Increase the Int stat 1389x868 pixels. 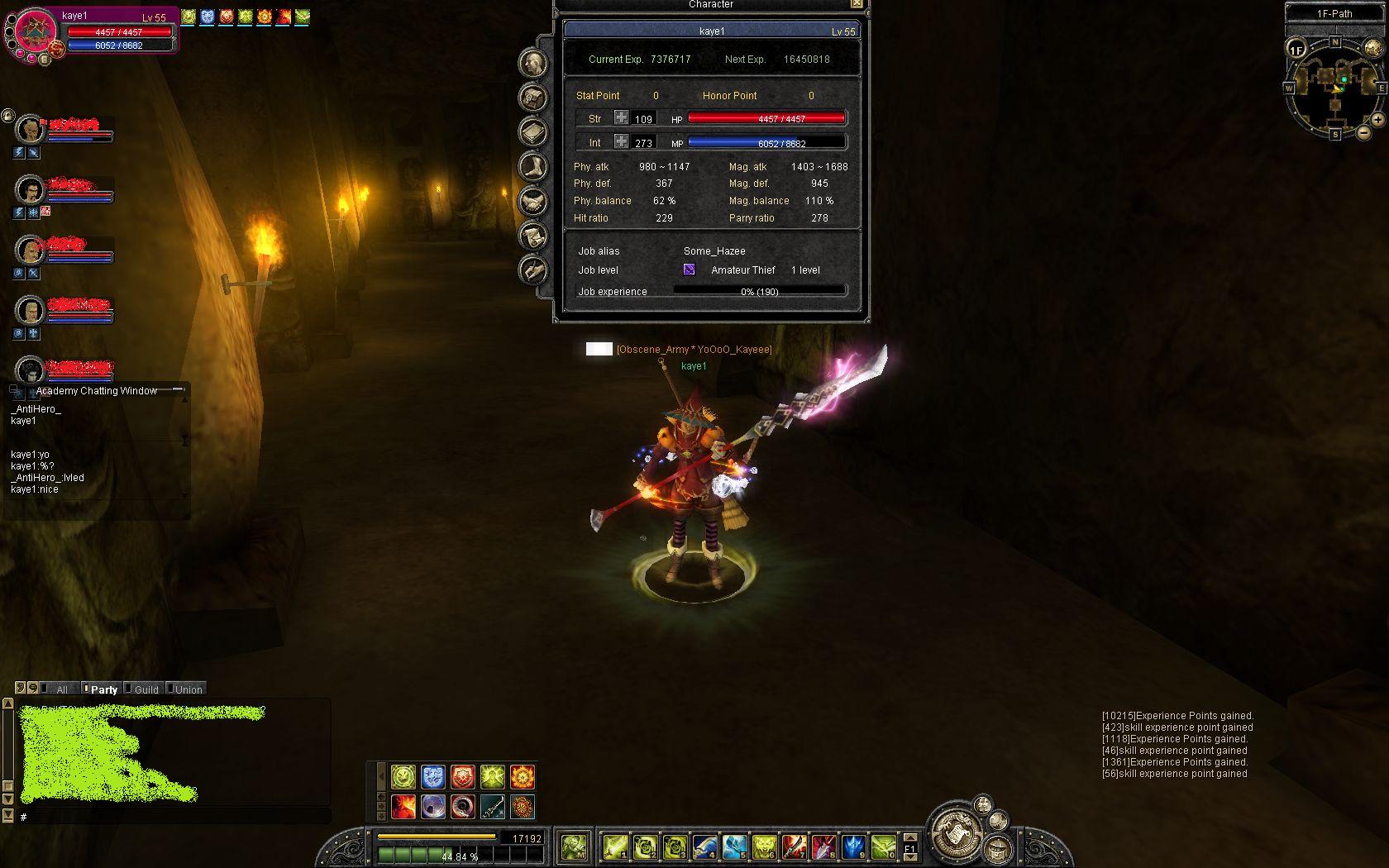coord(621,142)
